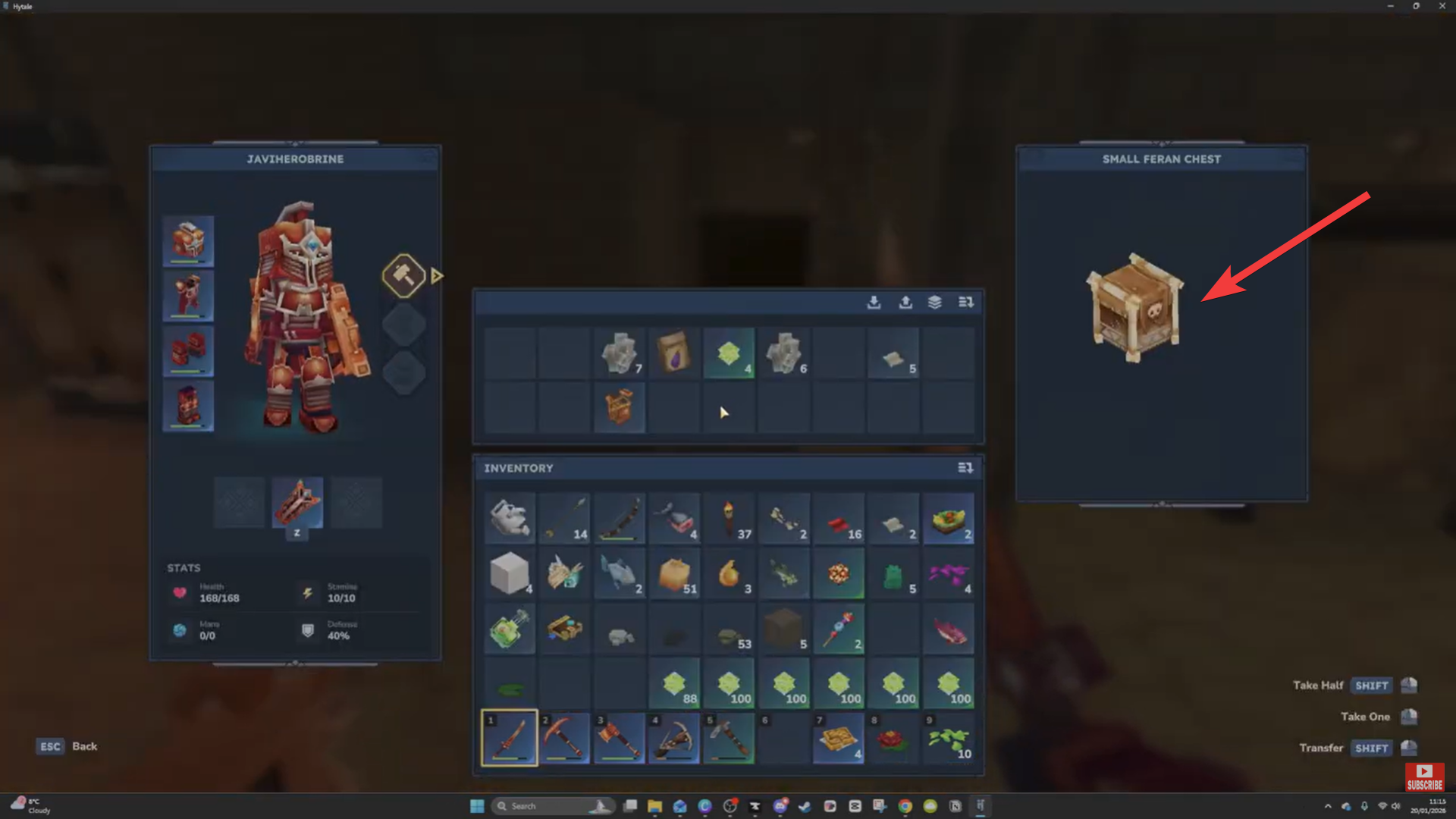The image size is (1456, 819).
Task: Open the Windows Start menu
Action: pos(476,806)
